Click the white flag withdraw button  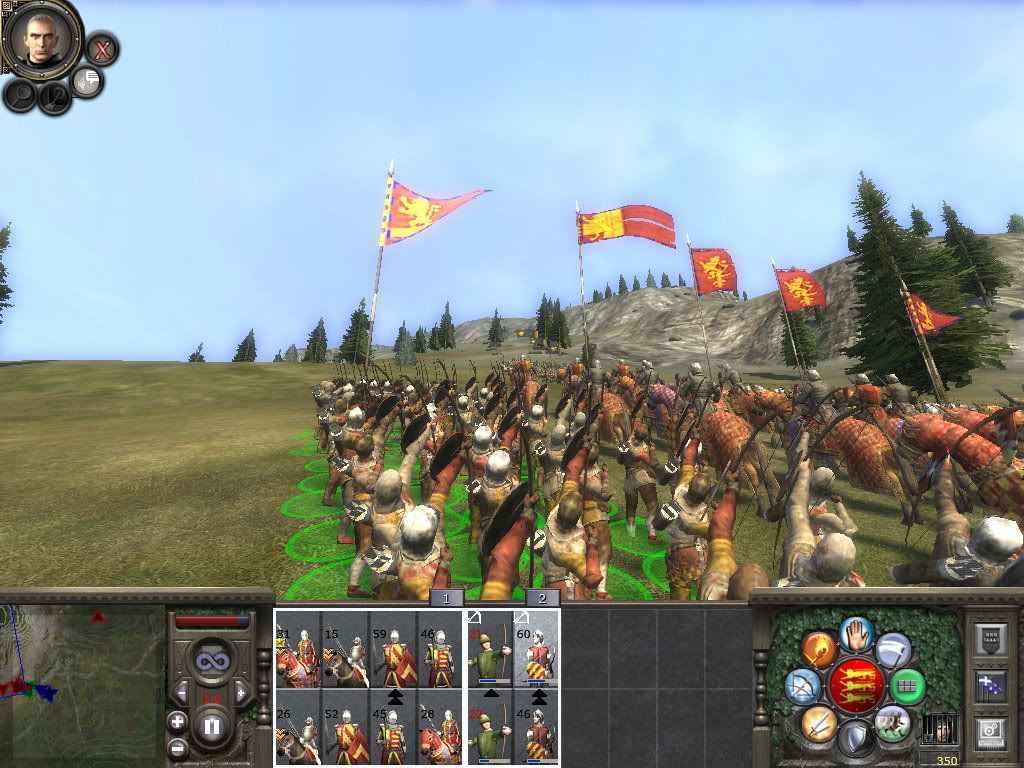coord(893,650)
